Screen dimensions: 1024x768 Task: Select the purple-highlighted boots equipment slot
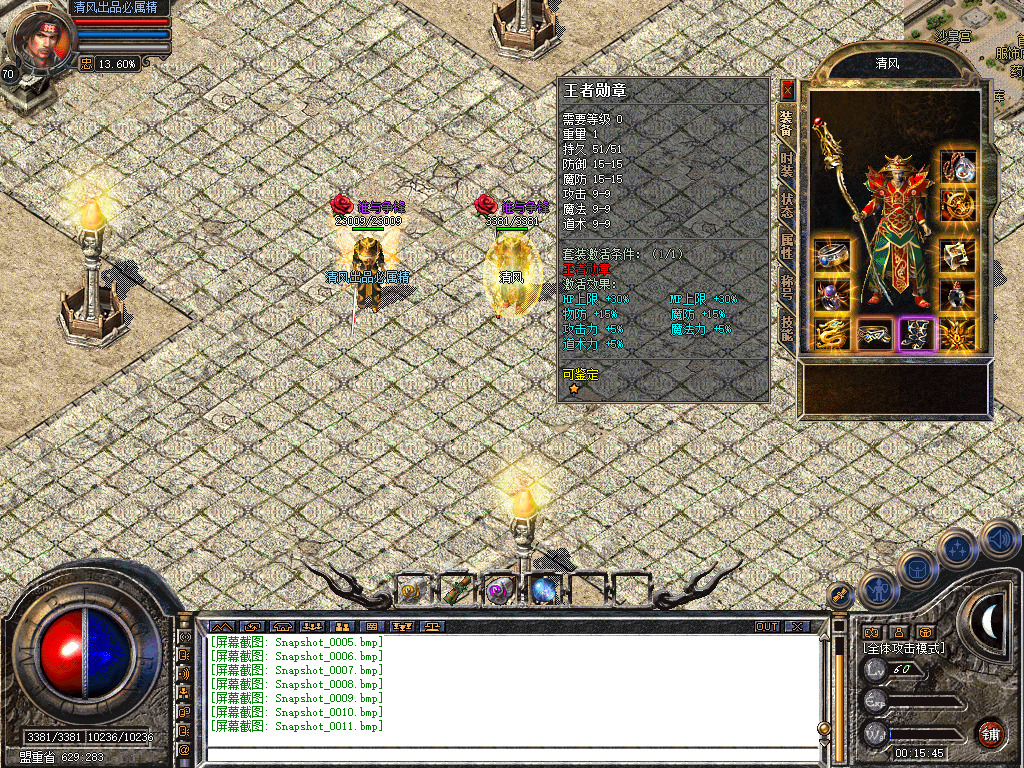(916, 334)
